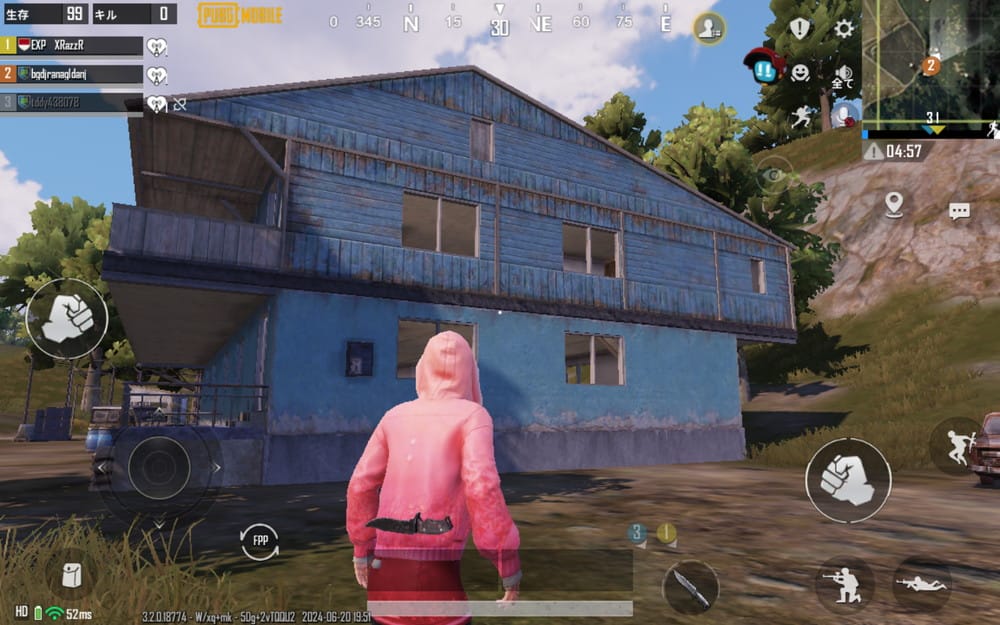Viewport: 1000px width, 625px height.
Task: Go prone using the lying soldier button
Action: 921,584
